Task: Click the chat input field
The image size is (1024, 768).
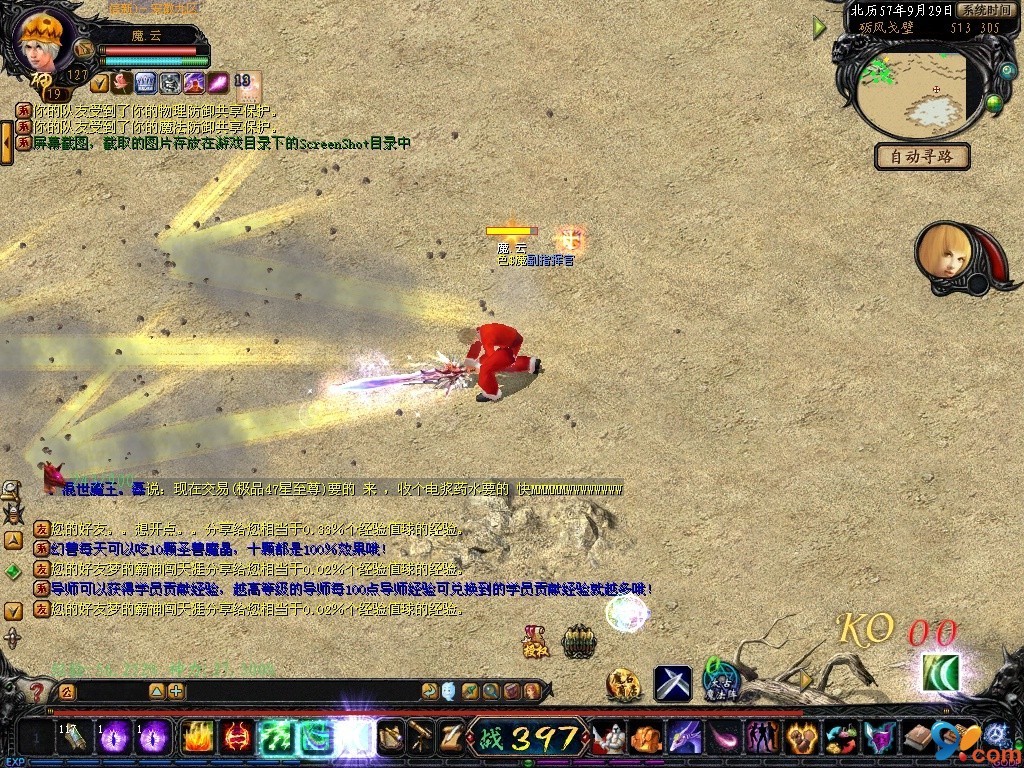Action: click(x=110, y=691)
